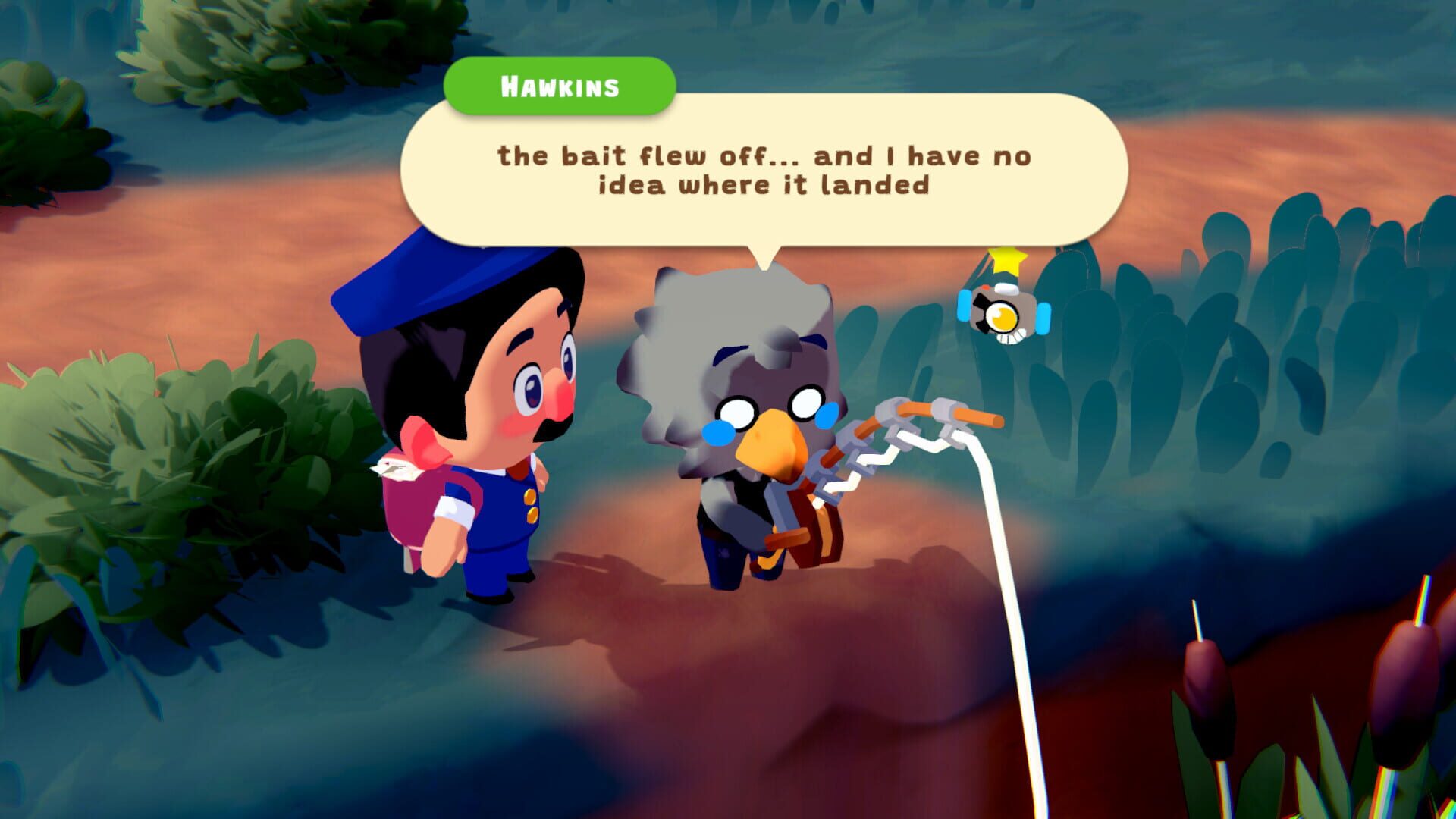This screenshot has height=819, width=1456.
Task: Click the camera bot's red record light
Action: (x=986, y=287)
